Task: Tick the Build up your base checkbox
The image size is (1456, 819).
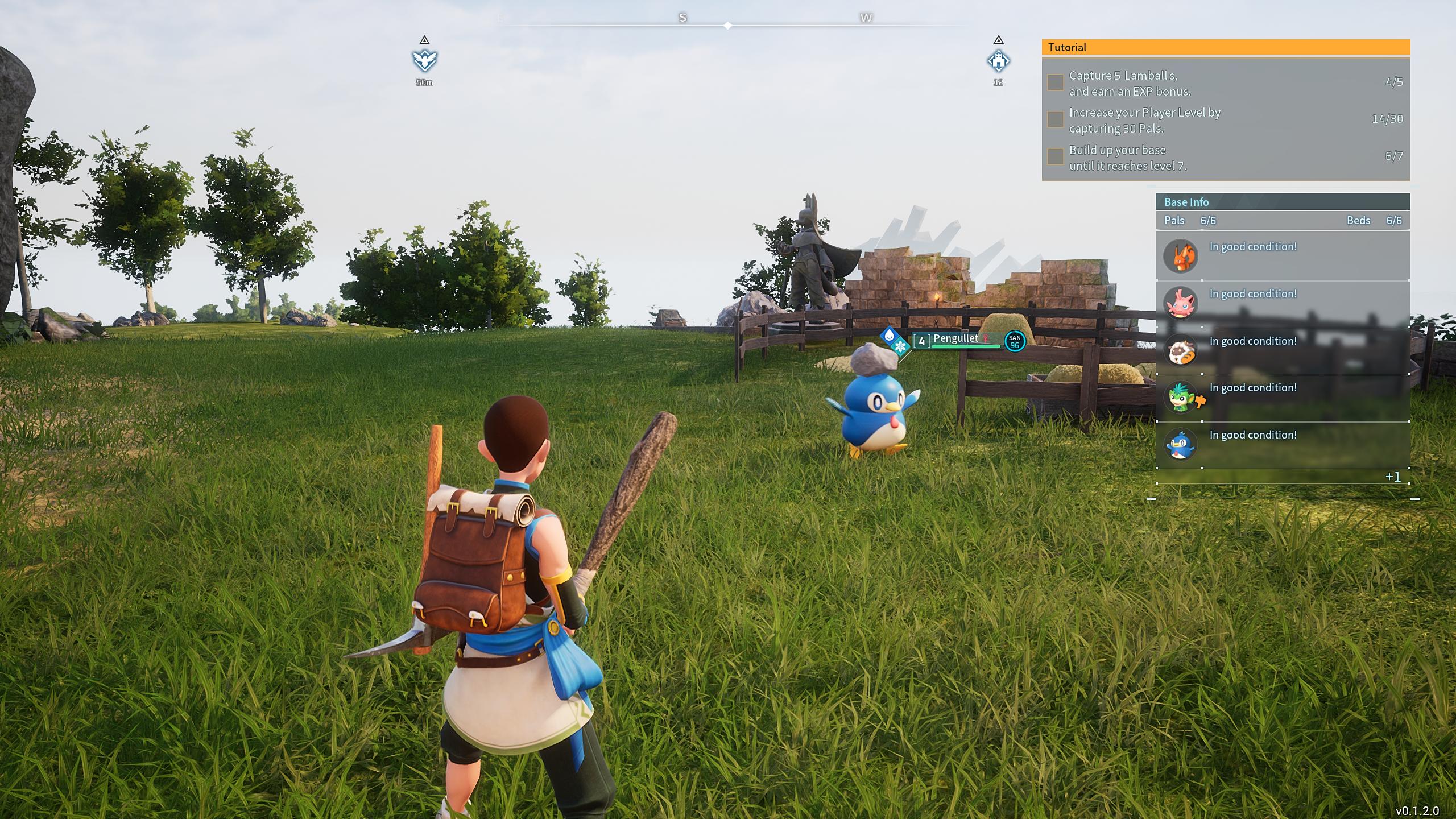Action: [x=1056, y=156]
